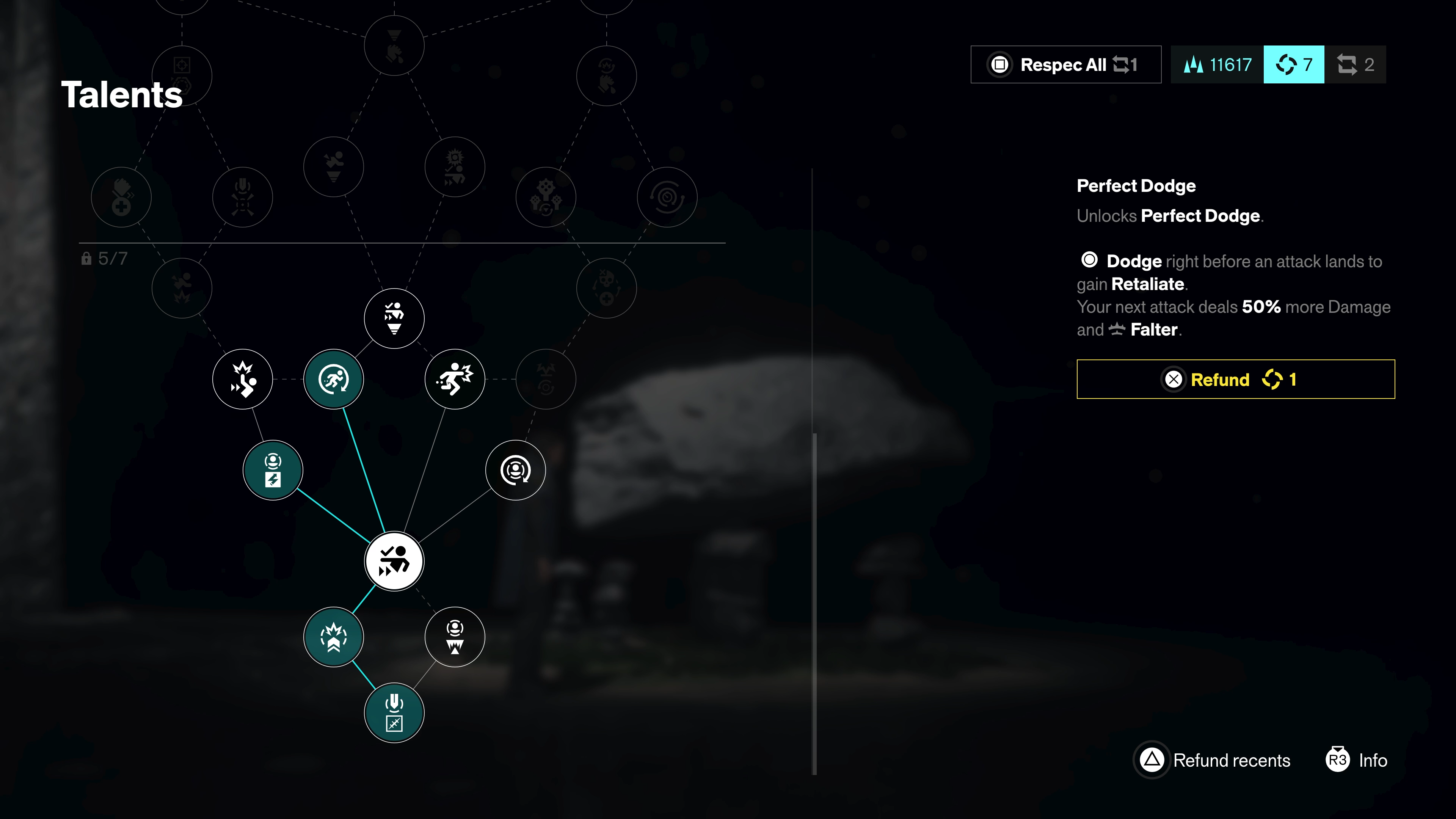This screenshot has height=819, width=1456.
Task: Select the running figure with sparks talent
Action: 455,379
